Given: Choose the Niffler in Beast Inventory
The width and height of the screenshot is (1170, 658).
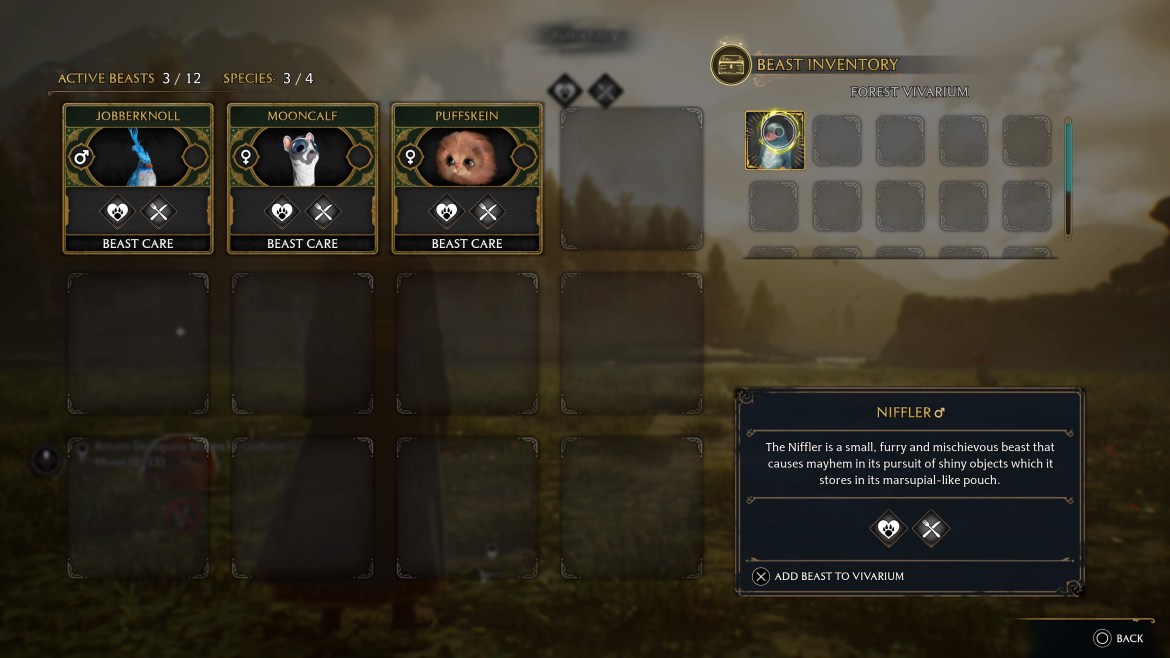Looking at the screenshot, I should (x=775, y=141).
